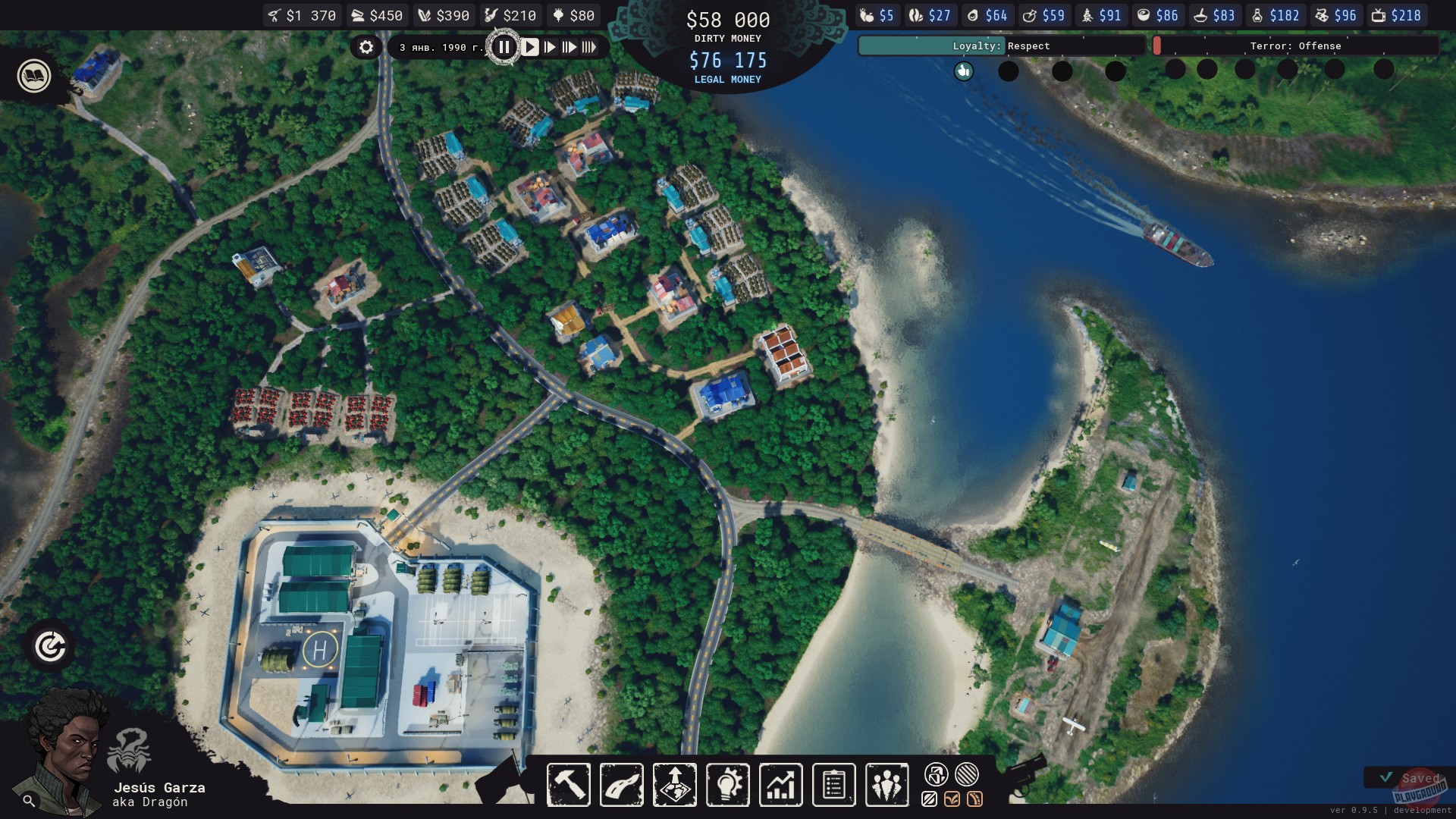Select the road construction tool
Viewport: 1456px width, 819px height.
pyautogui.click(x=622, y=785)
